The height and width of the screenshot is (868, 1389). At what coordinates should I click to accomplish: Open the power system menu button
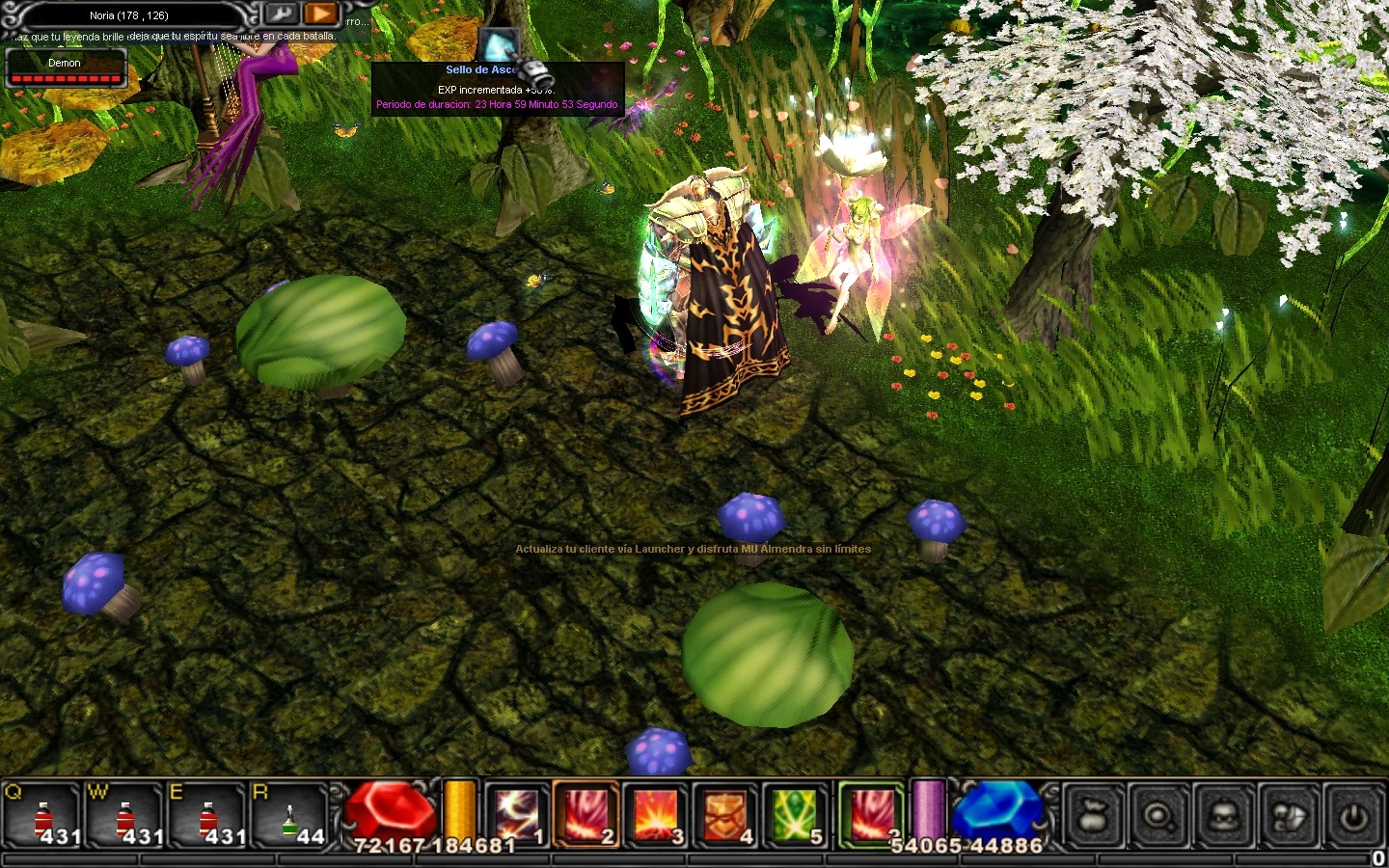tap(1354, 817)
